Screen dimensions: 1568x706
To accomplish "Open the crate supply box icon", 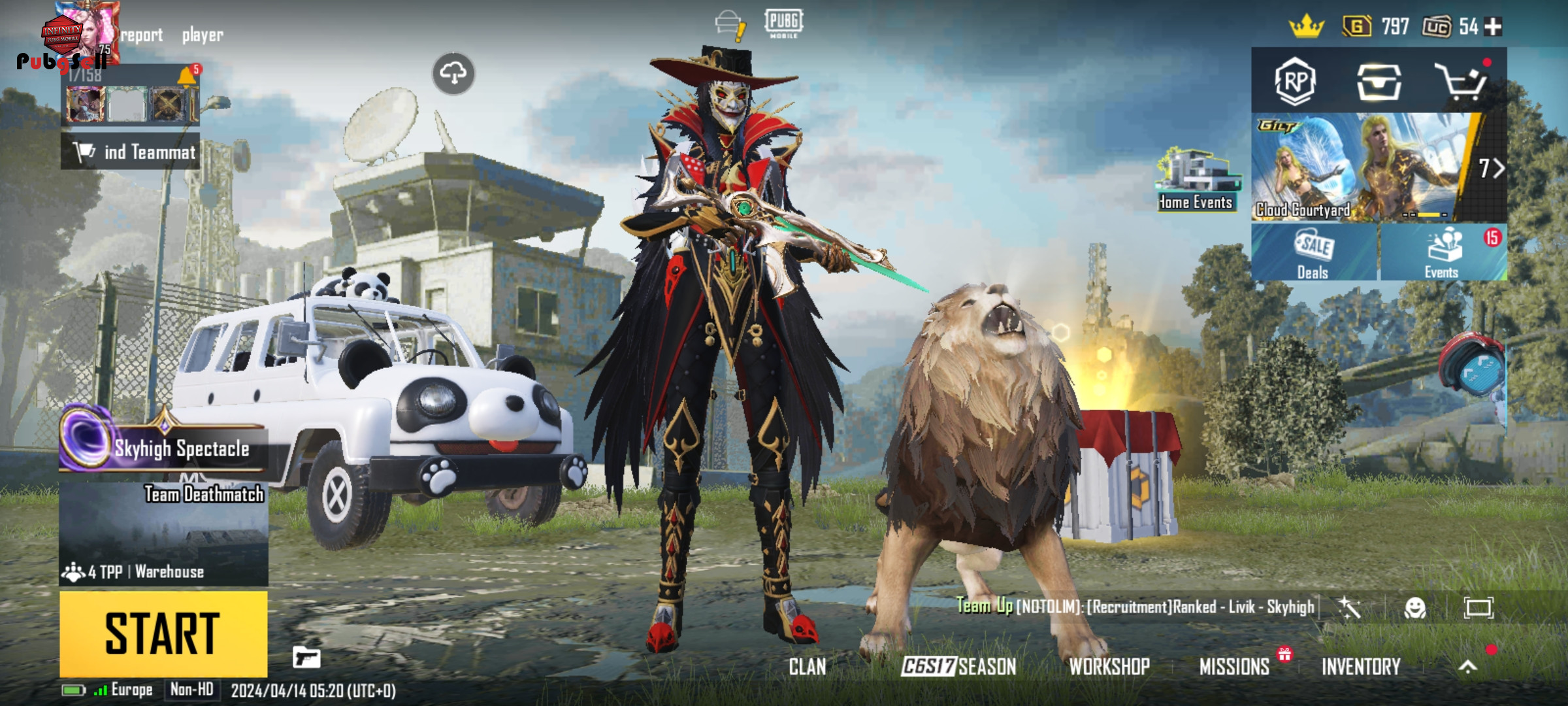I will [1379, 82].
